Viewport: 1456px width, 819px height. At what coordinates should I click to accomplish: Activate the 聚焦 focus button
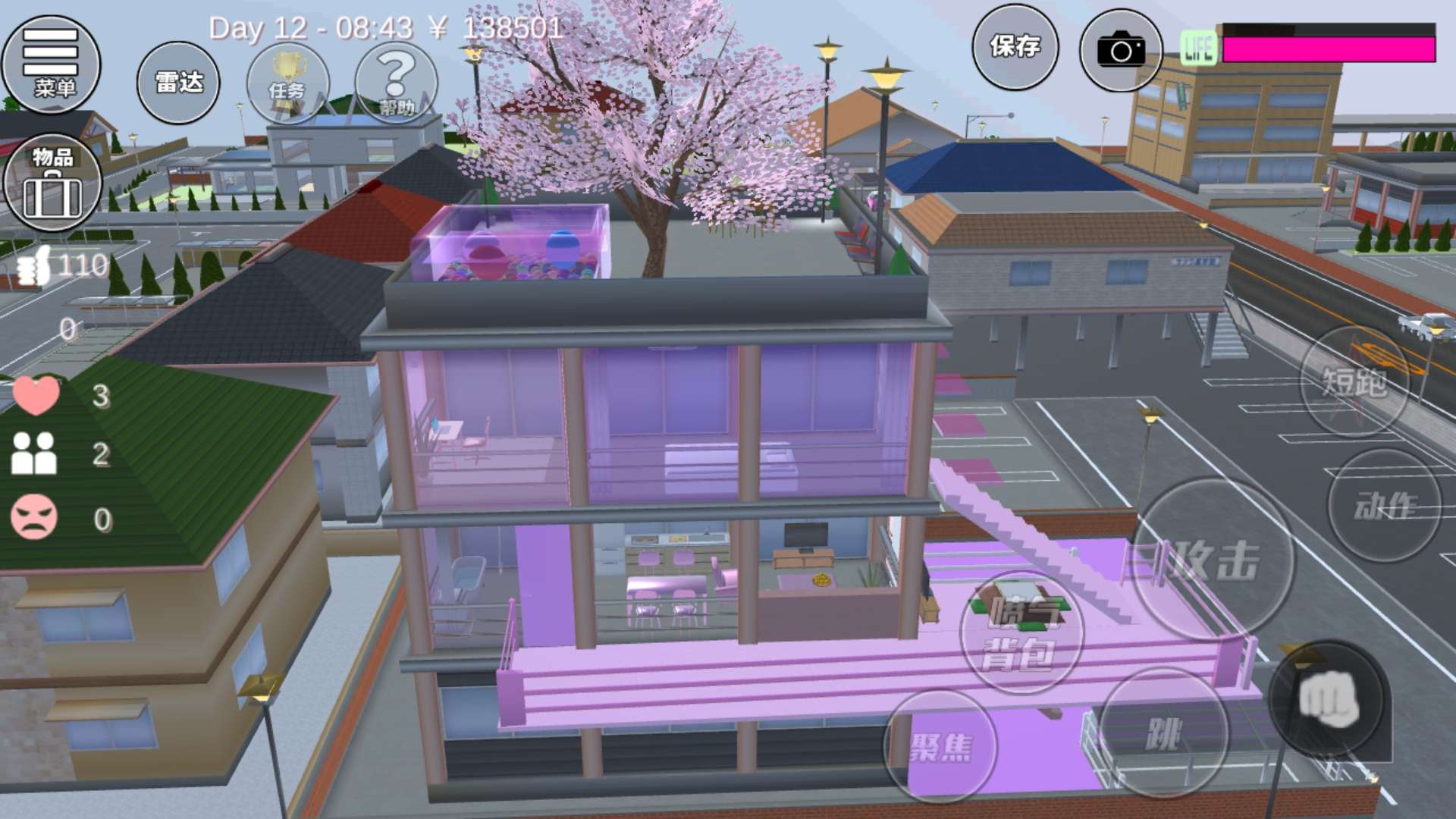[940, 747]
